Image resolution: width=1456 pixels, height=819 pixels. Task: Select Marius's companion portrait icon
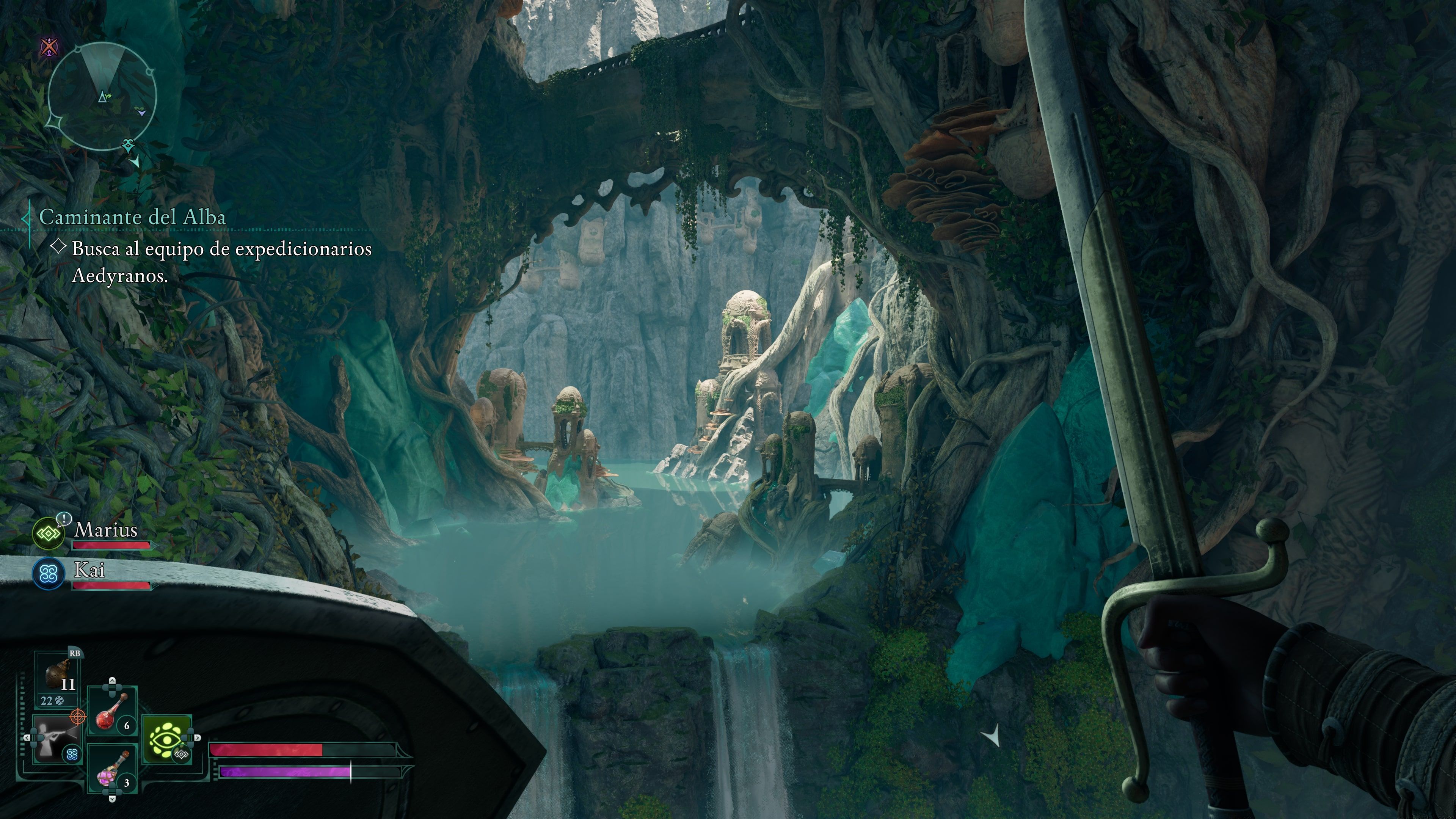tap(49, 532)
